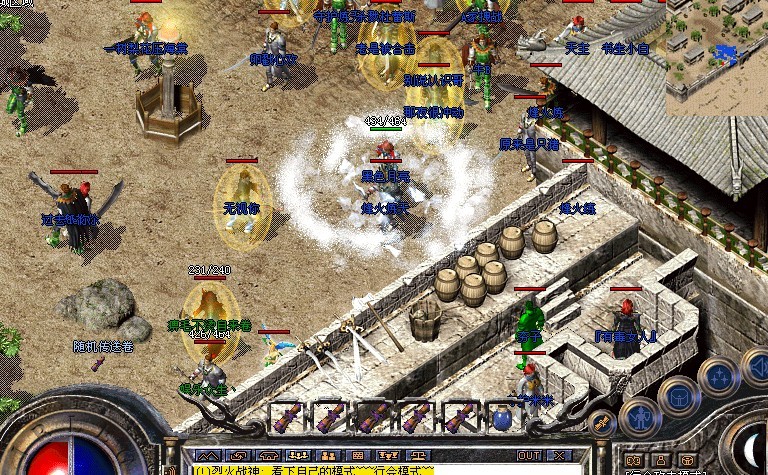Viewport: 768px width, 475px height.
Task: Open the skills button with four stars
Action: tap(718, 377)
